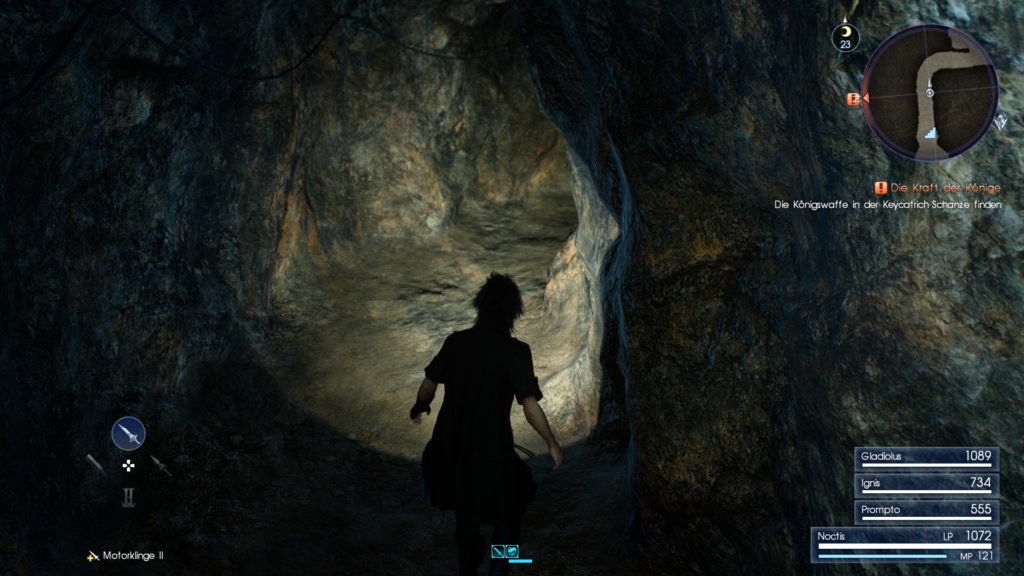Switch to the right spear weapon slot
The width and height of the screenshot is (1024, 576).
coord(160,466)
